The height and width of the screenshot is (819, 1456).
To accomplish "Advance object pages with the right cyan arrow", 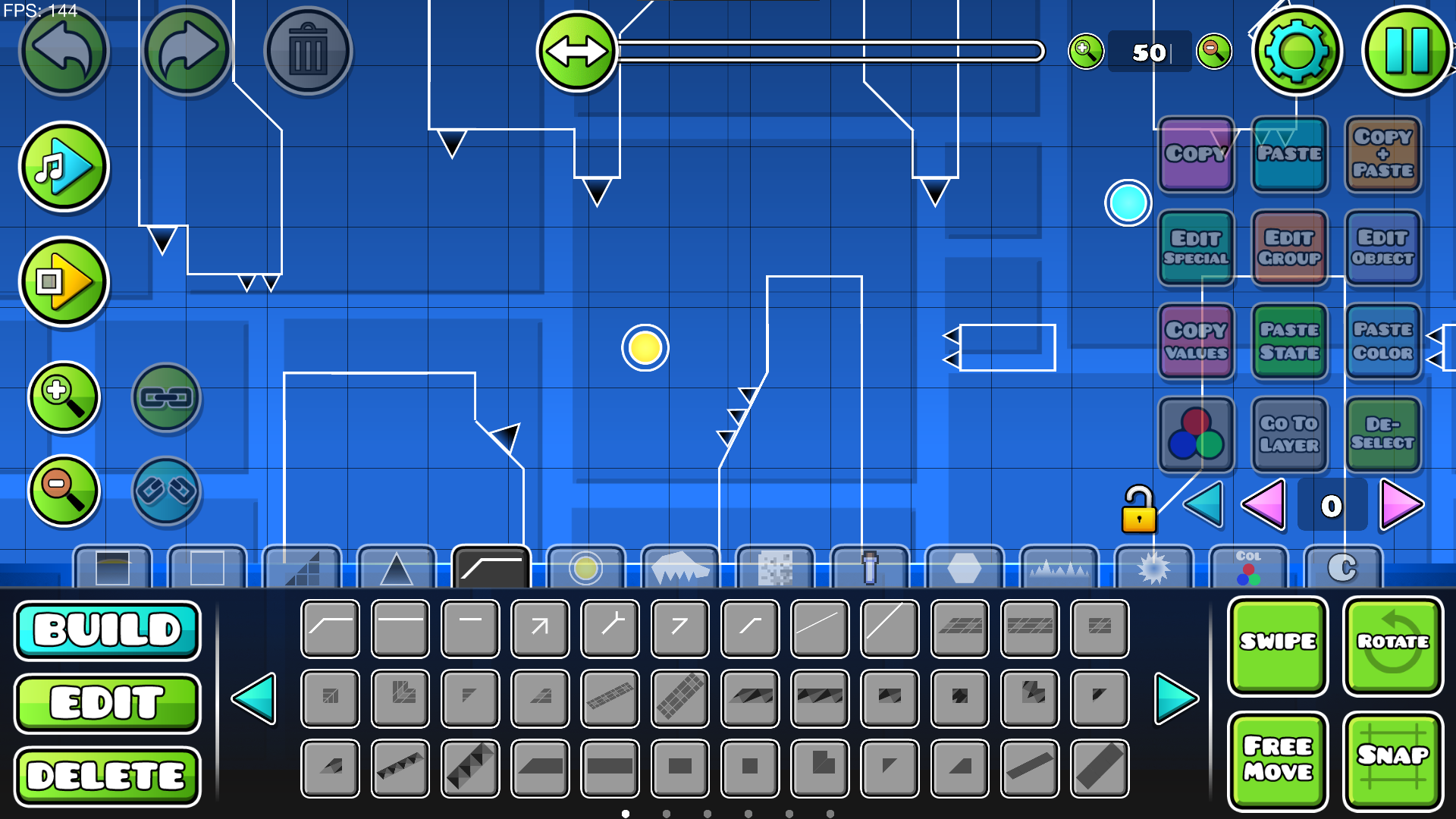I will point(1171,700).
